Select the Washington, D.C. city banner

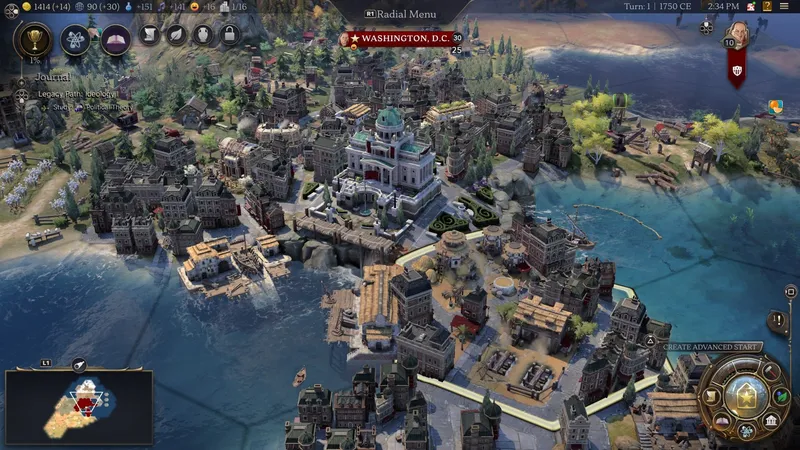(x=399, y=38)
